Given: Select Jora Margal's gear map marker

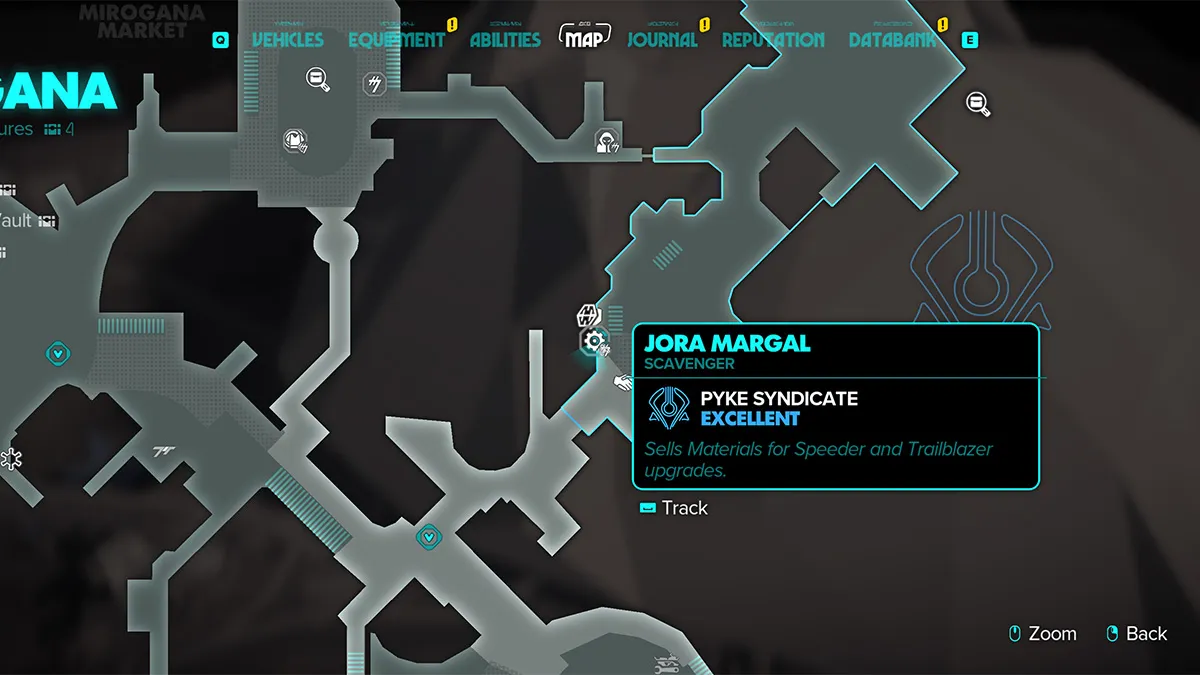Looking at the screenshot, I should click(x=594, y=342).
